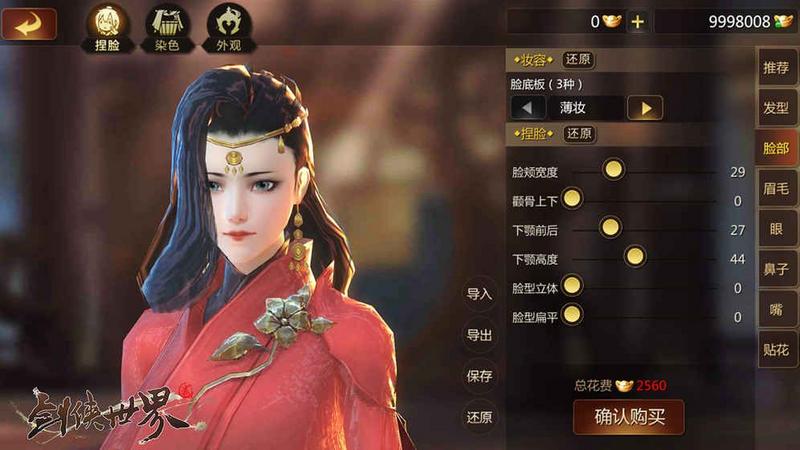Choose the previous face base with left arrow
Screen dimensions: 800x450
[528, 108]
